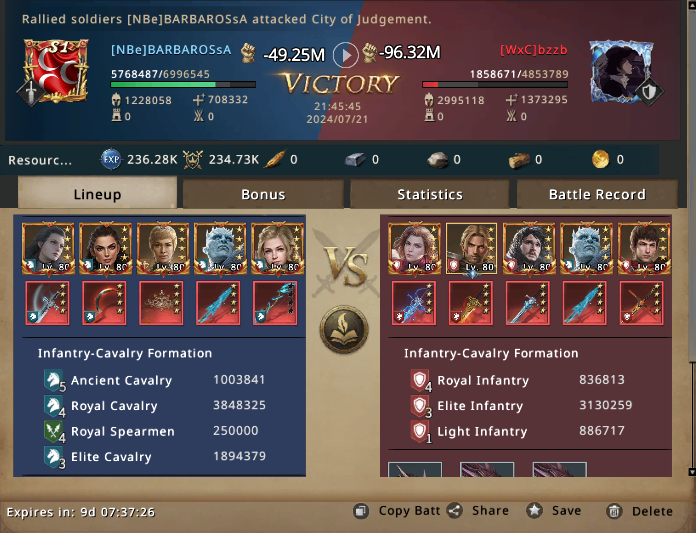The width and height of the screenshot is (696, 533).
Task: Copy the battle report
Action: pyautogui.click(x=398, y=511)
